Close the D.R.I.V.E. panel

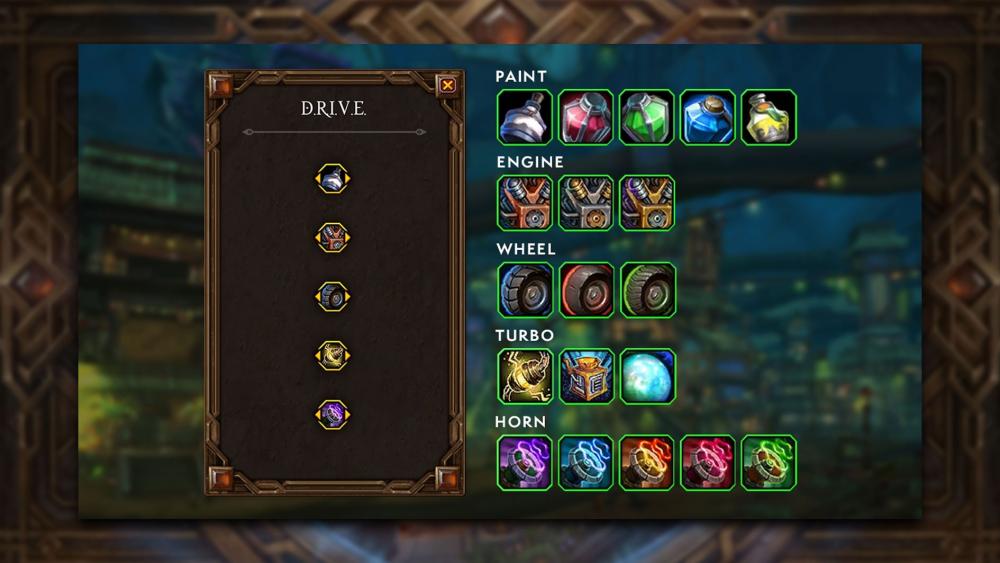pyautogui.click(x=448, y=85)
